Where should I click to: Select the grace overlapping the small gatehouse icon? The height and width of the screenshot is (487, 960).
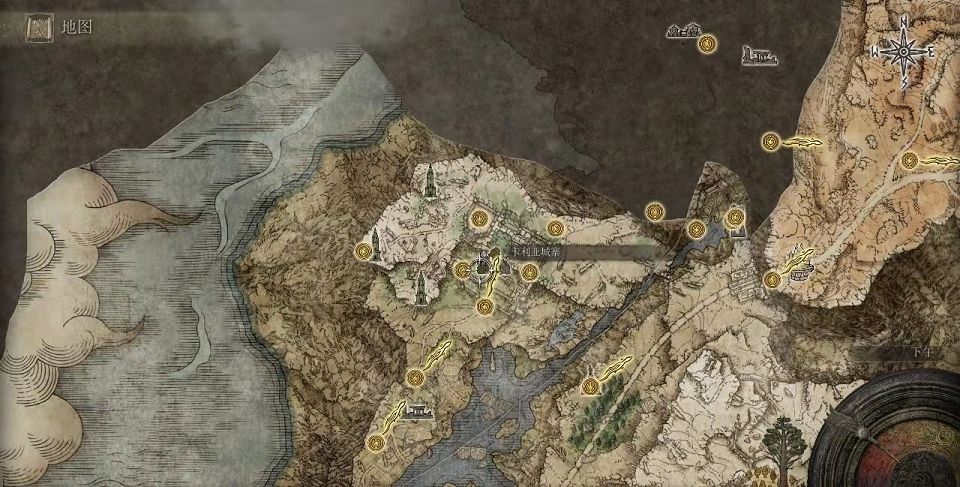pos(736,216)
